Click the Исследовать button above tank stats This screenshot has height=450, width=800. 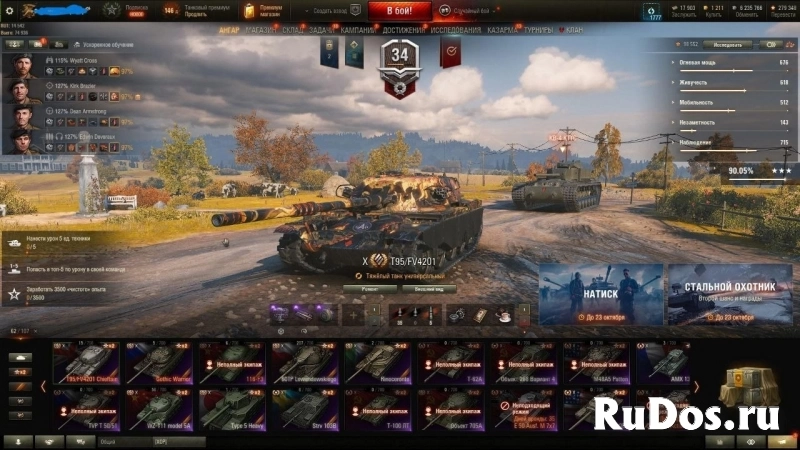tap(727, 44)
